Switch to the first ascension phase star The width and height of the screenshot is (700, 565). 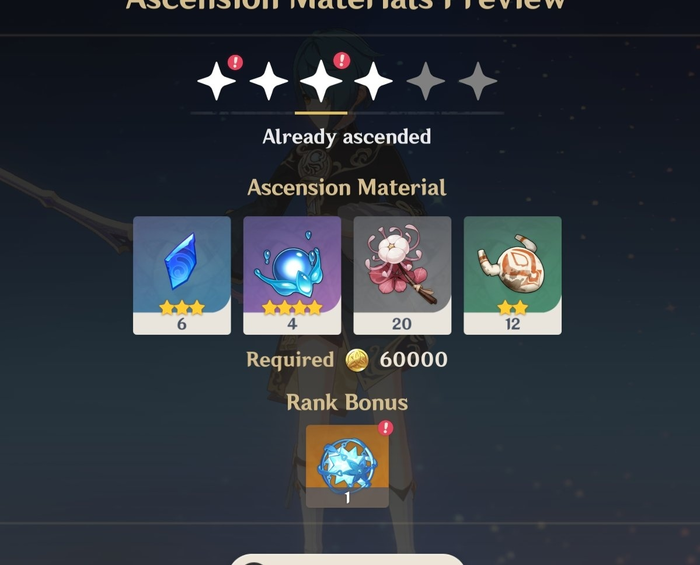(217, 82)
